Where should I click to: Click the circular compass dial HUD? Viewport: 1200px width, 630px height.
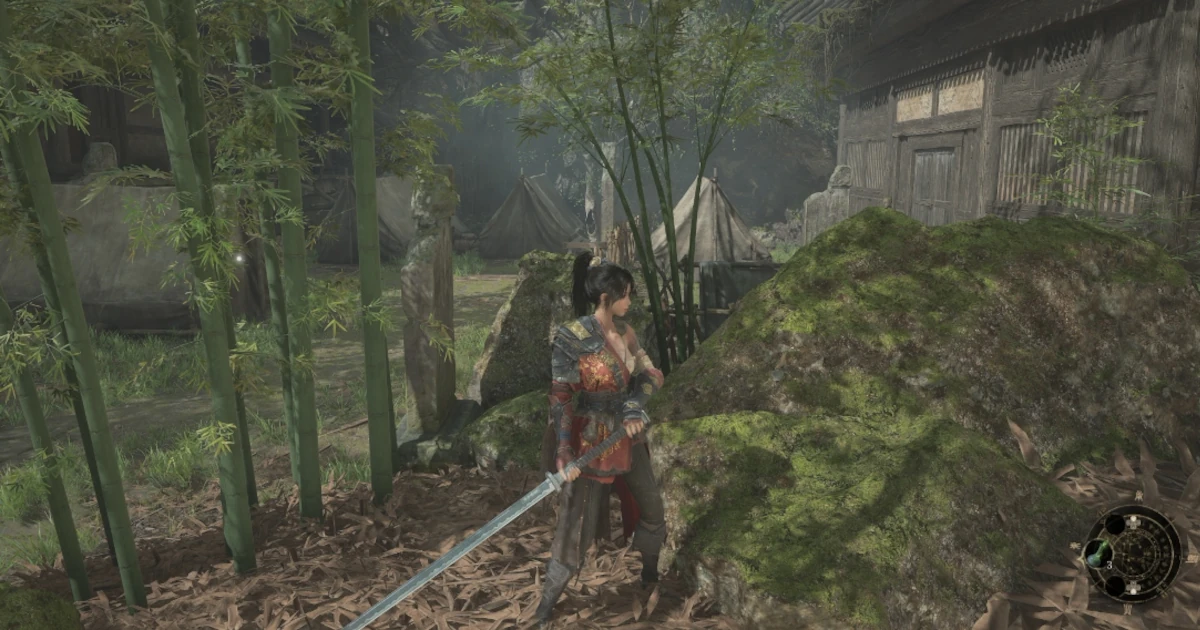click(1135, 553)
